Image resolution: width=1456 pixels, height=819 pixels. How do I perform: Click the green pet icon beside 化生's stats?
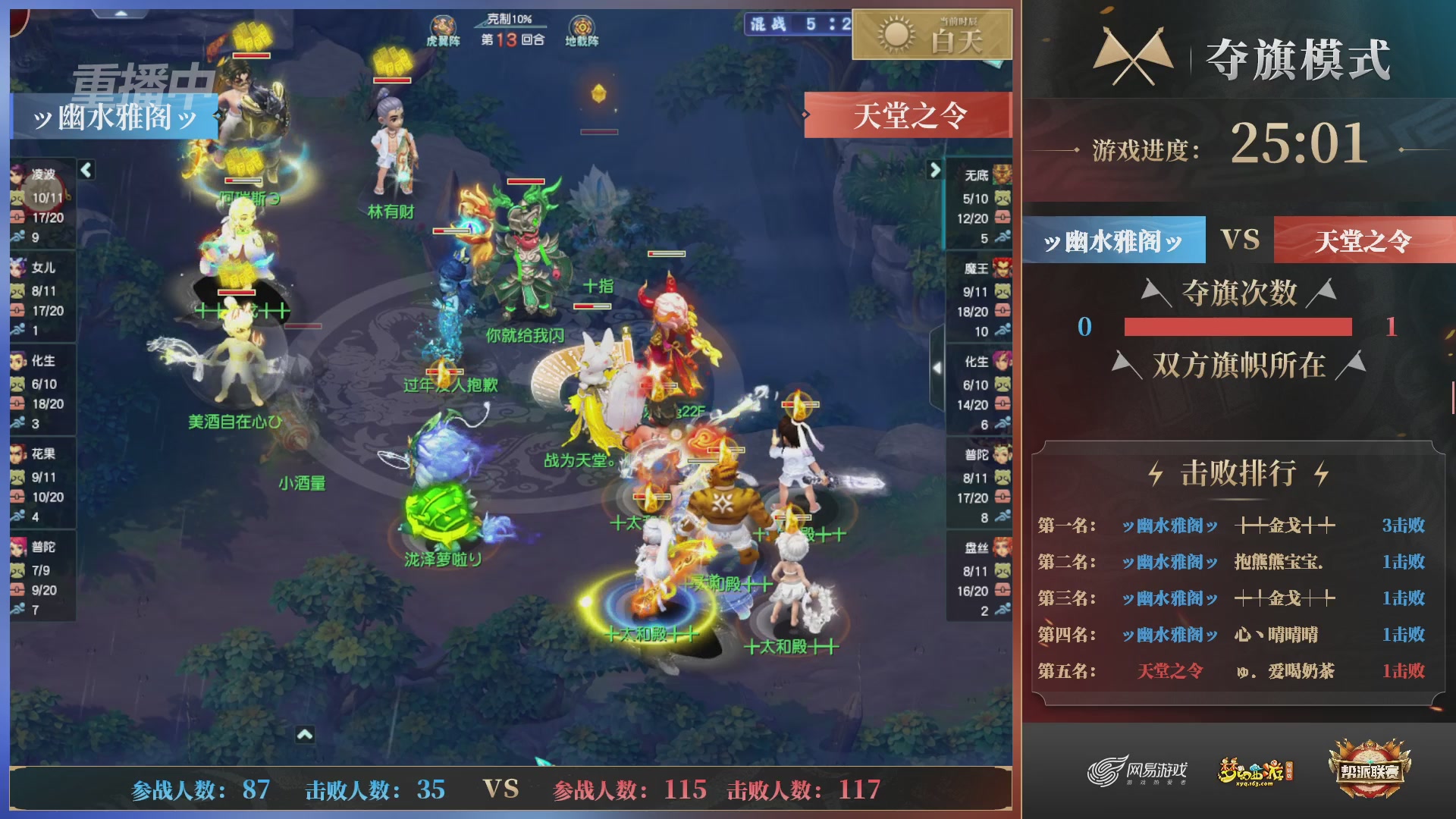coord(17,384)
